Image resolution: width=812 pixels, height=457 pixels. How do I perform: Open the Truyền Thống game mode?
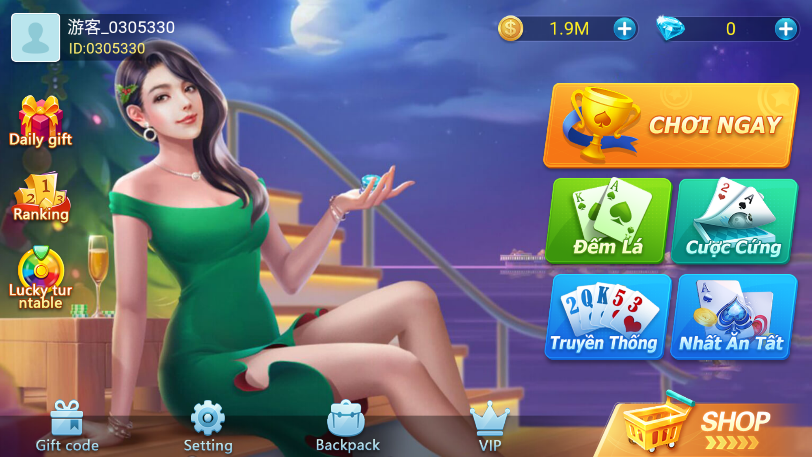pyautogui.click(x=608, y=317)
